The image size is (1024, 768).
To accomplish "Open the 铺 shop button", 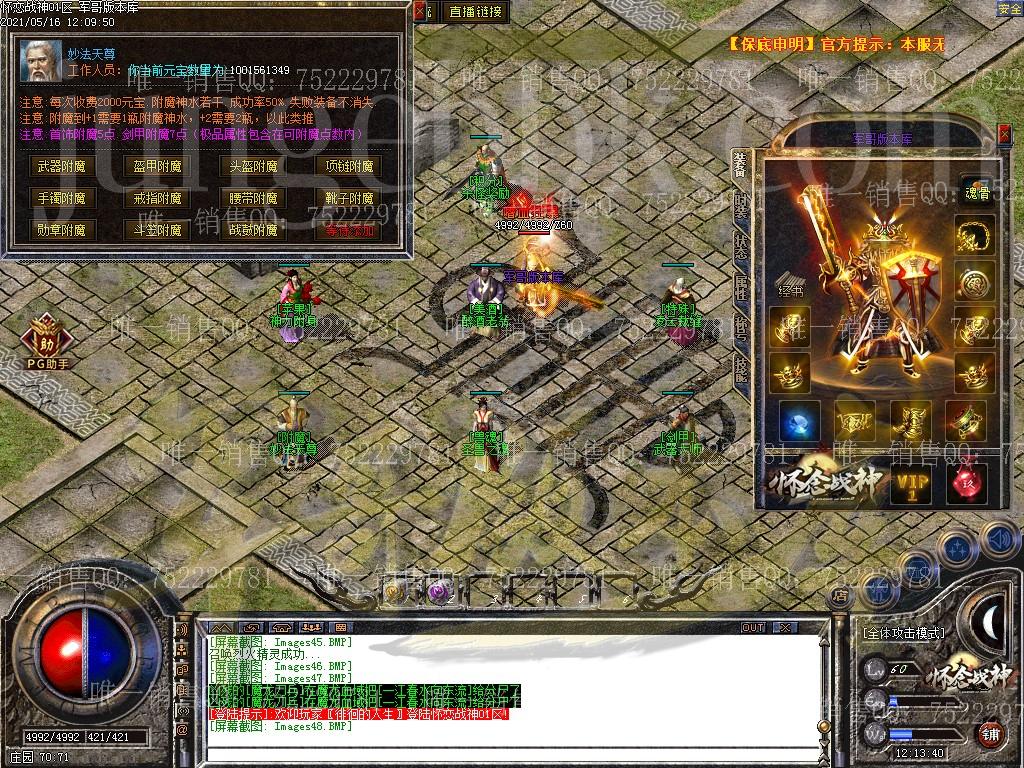I will pyautogui.click(x=990, y=733).
